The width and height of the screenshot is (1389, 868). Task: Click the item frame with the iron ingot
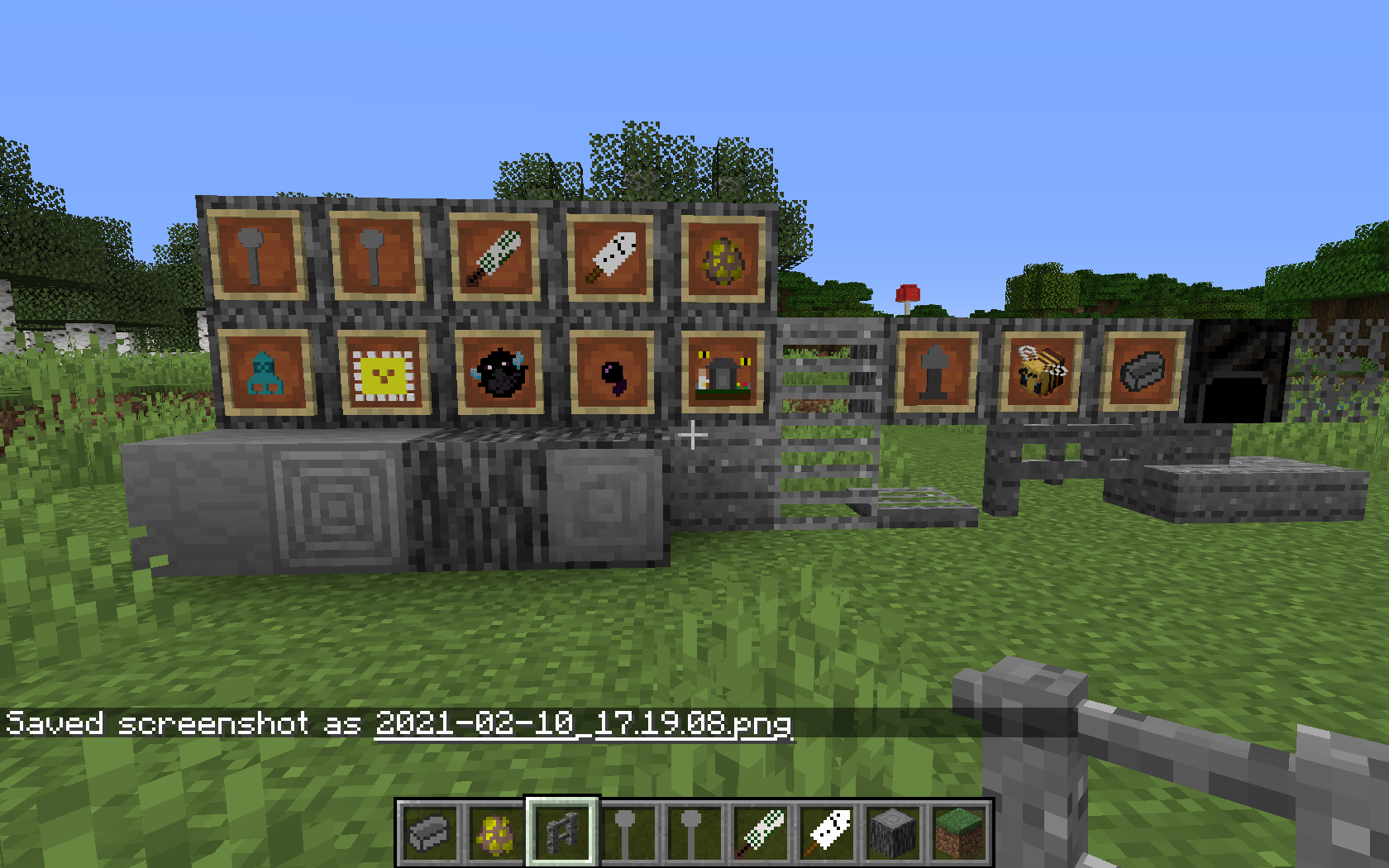click(1141, 372)
